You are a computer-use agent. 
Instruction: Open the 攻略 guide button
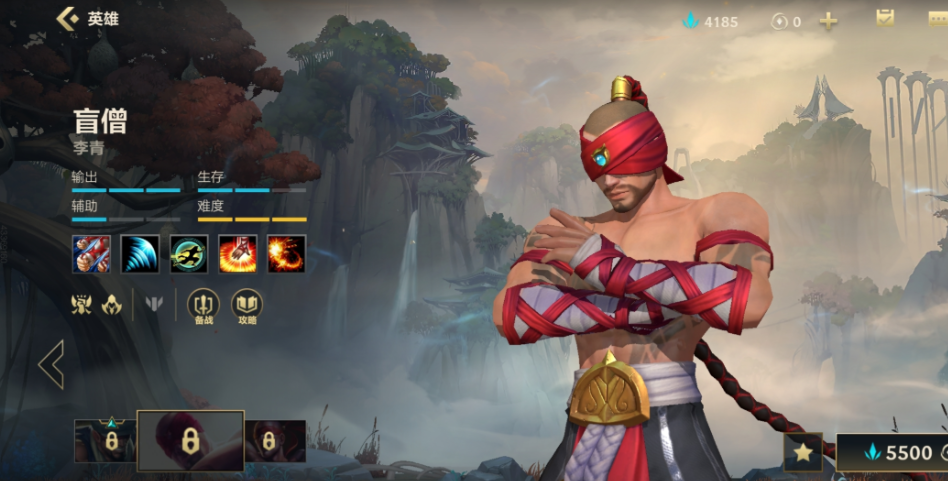(x=247, y=304)
